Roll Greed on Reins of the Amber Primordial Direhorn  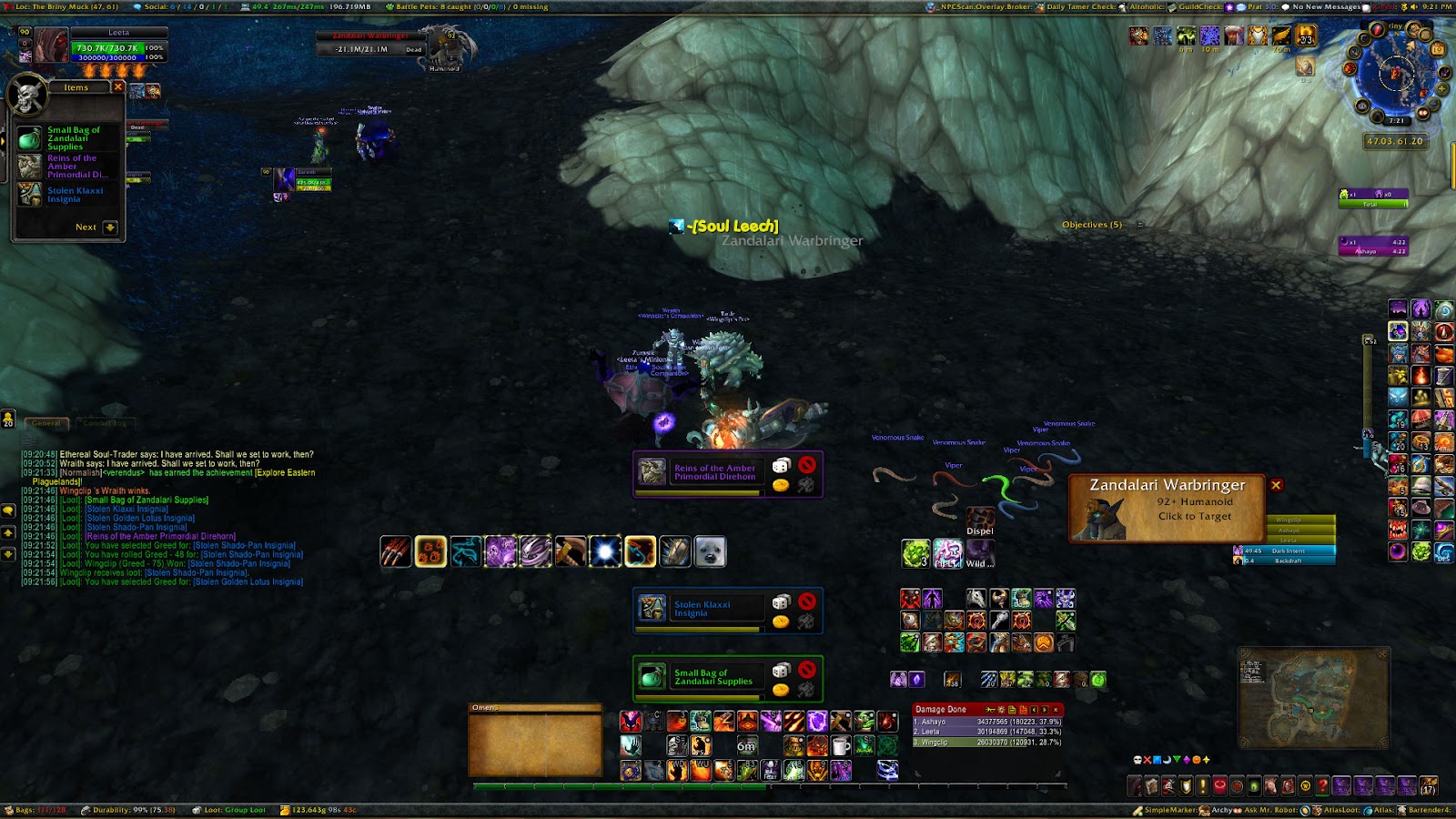[781, 485]
